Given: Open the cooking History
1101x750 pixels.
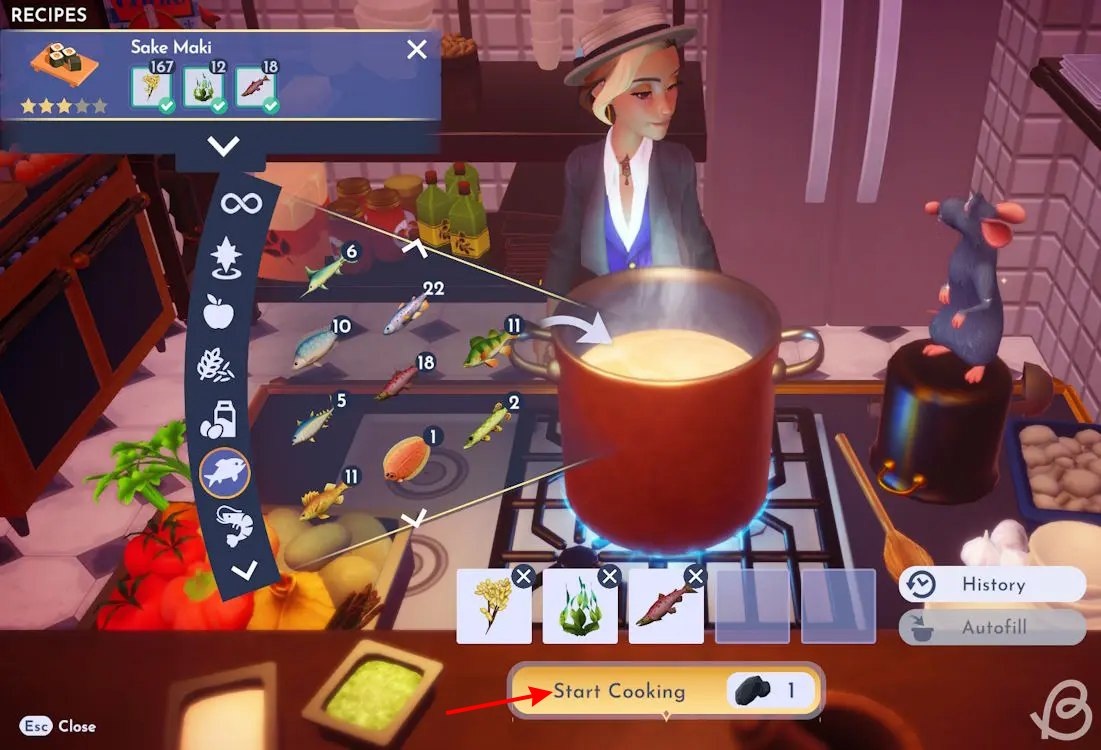Looking at the screenshot, I should [991, 584].
